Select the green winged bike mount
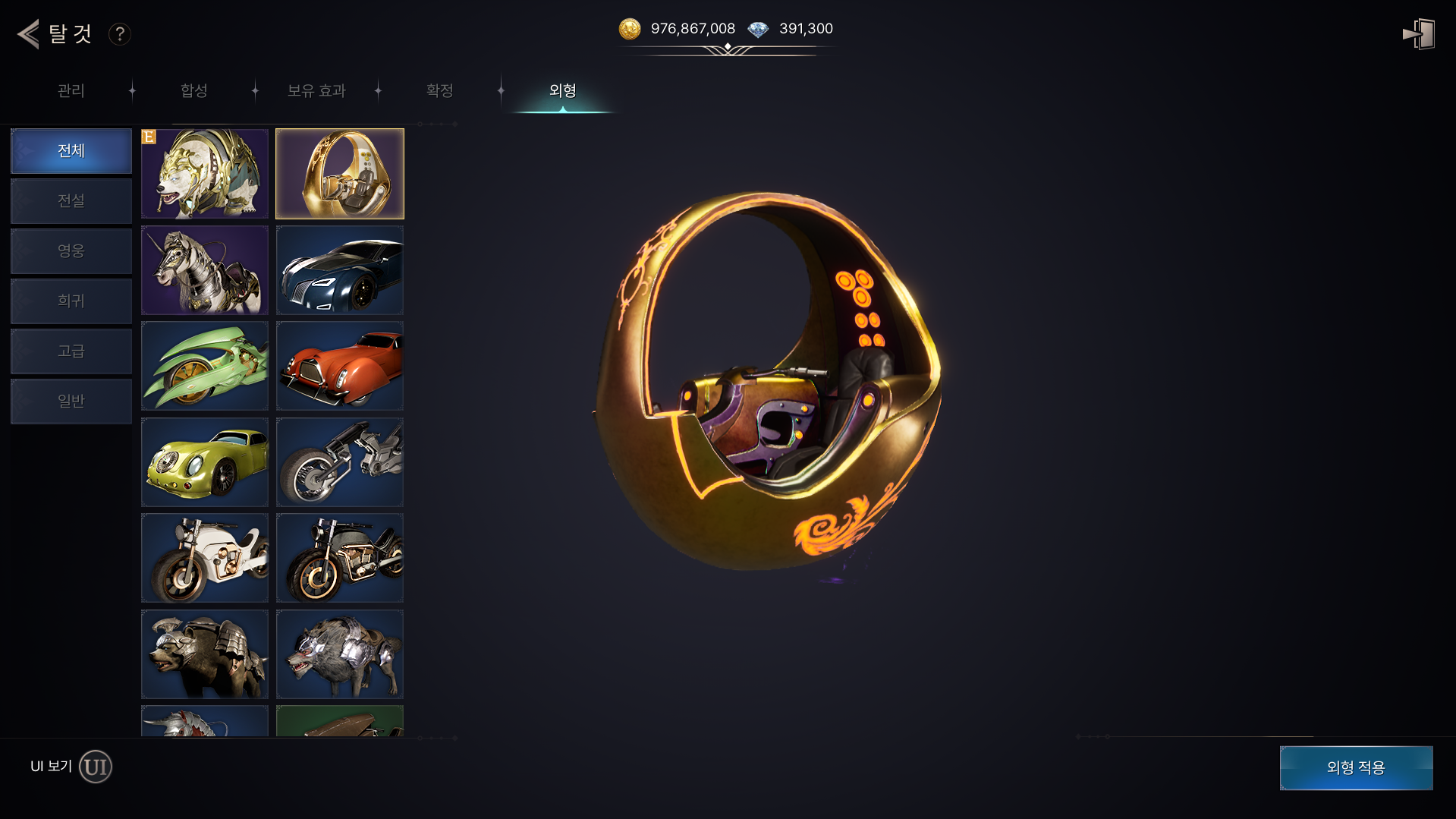The width and height of the screenshot is (1456, 819). (205, 367)
